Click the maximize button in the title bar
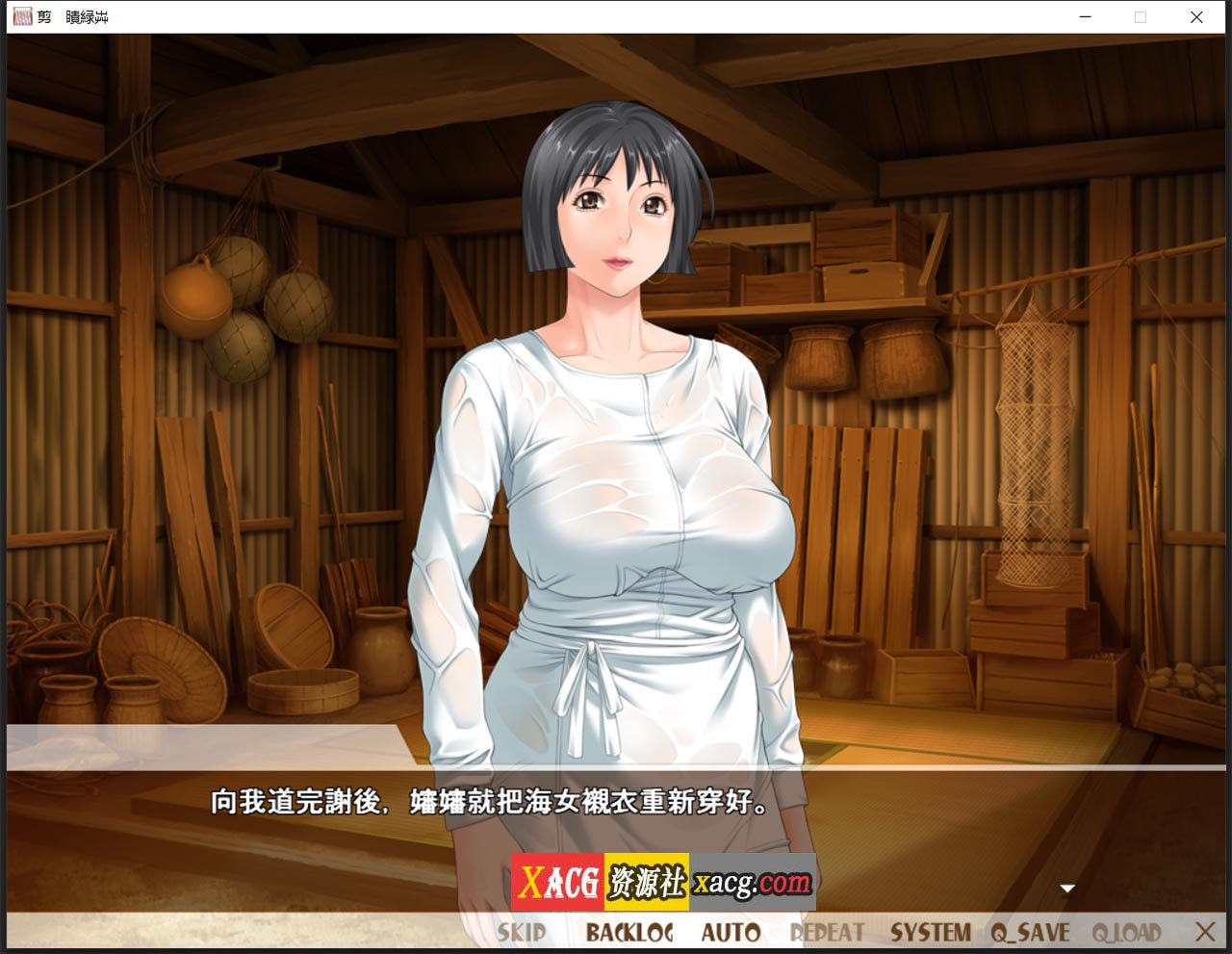Screen dimensions: 1232x954 [x=1140, y=16]
